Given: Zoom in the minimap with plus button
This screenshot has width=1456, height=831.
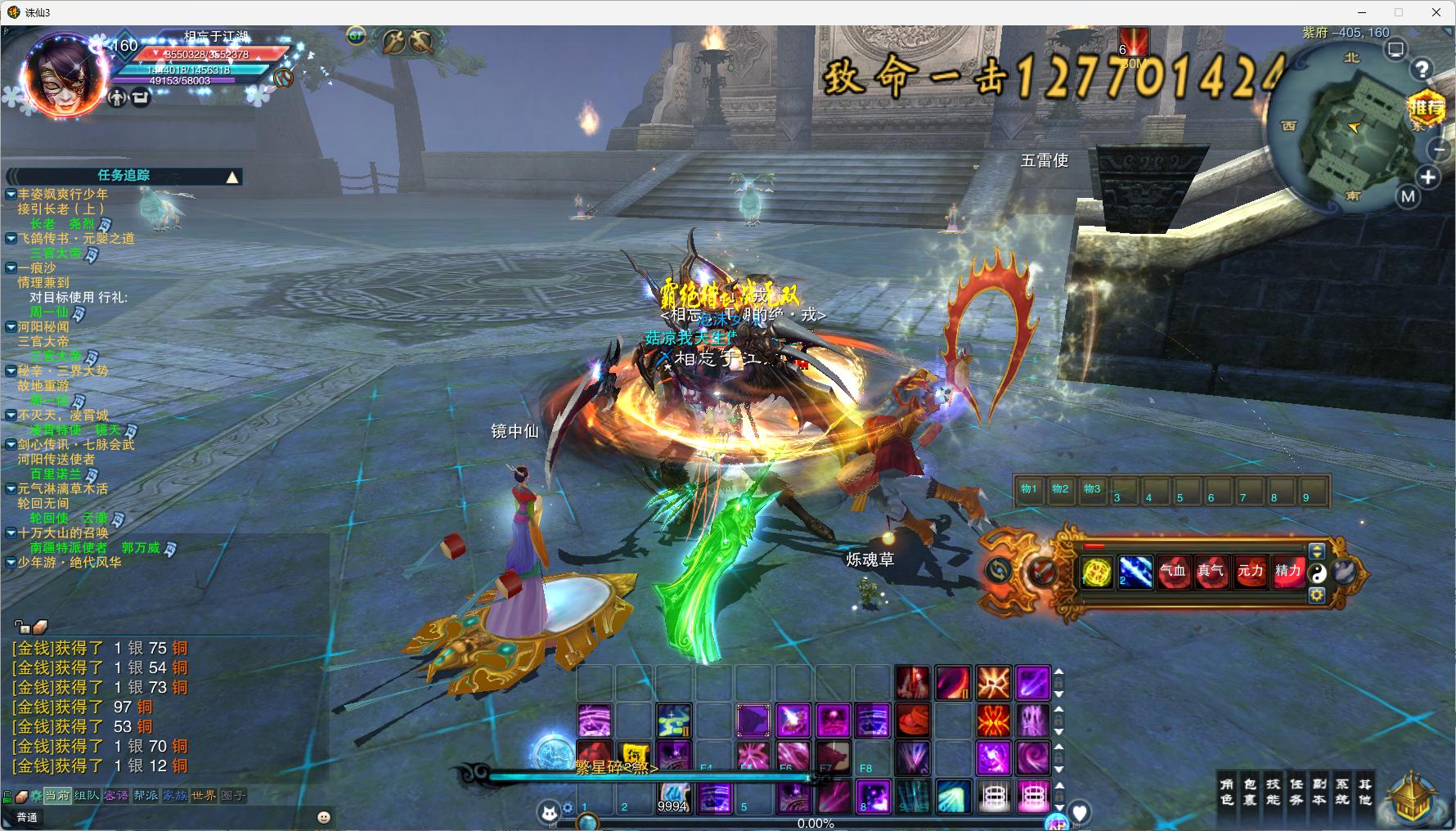Looking at the screenshot, I should click(x=1428, y=177).
